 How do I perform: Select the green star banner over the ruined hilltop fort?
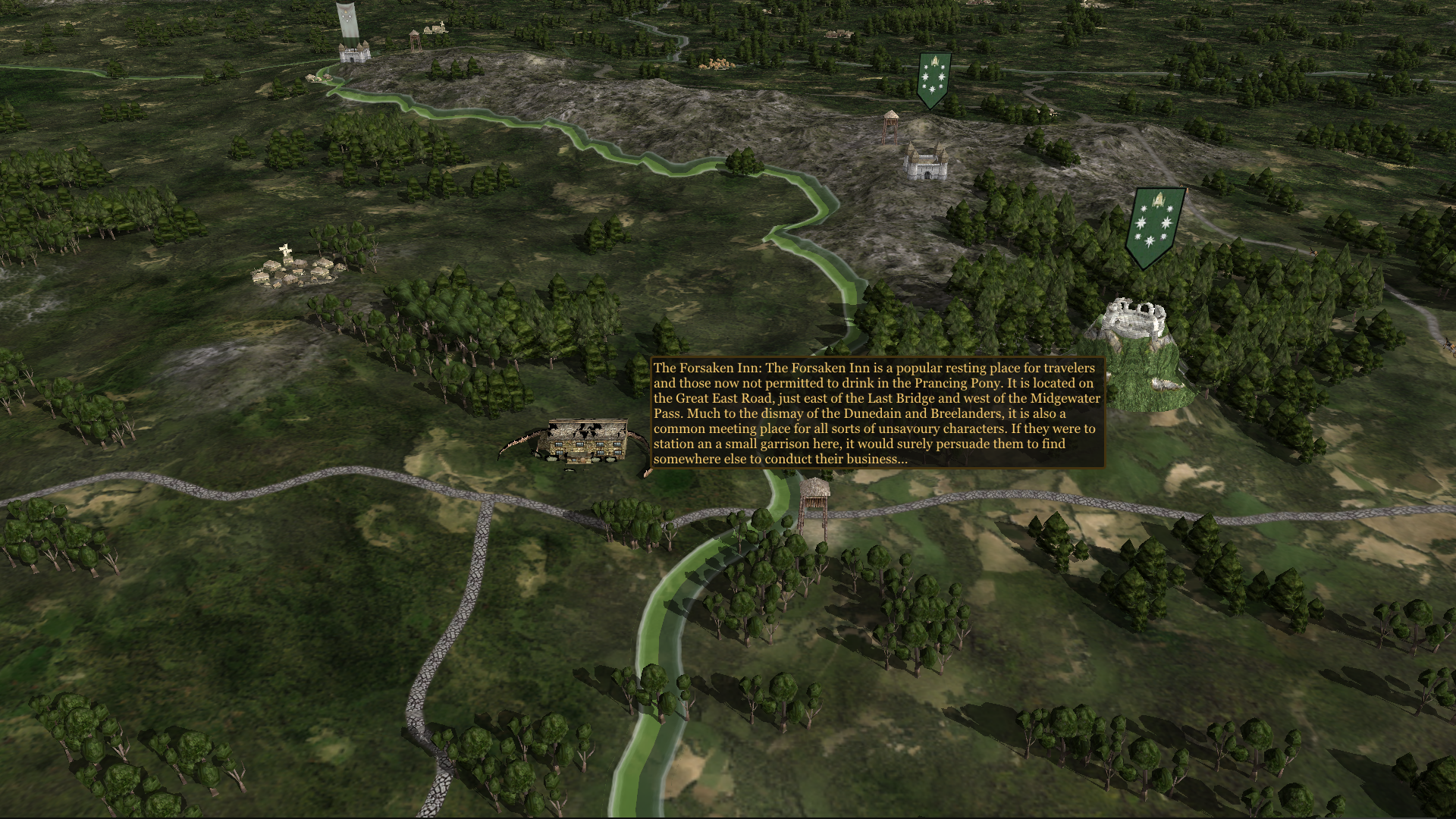pos(1156,225)
